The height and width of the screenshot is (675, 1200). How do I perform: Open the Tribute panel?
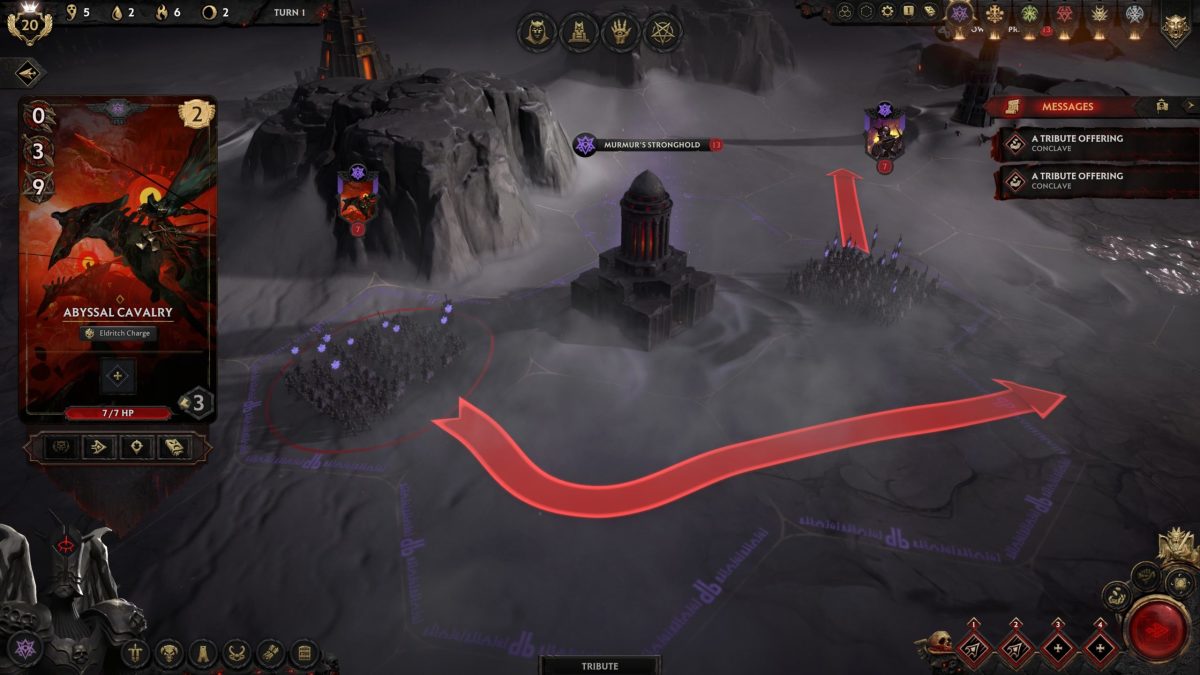600,666
